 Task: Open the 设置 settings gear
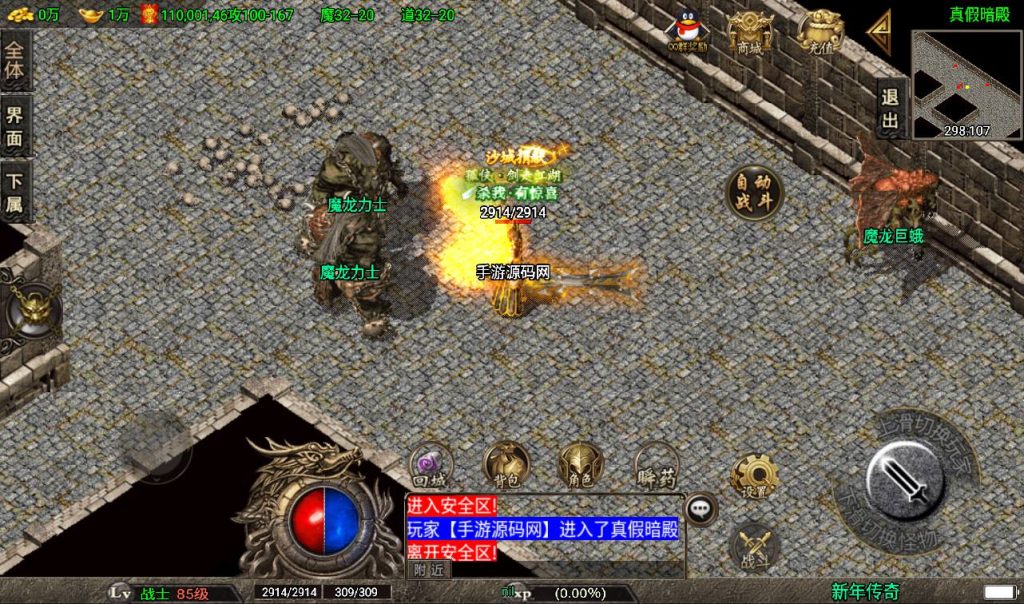(x=755, y=478)
